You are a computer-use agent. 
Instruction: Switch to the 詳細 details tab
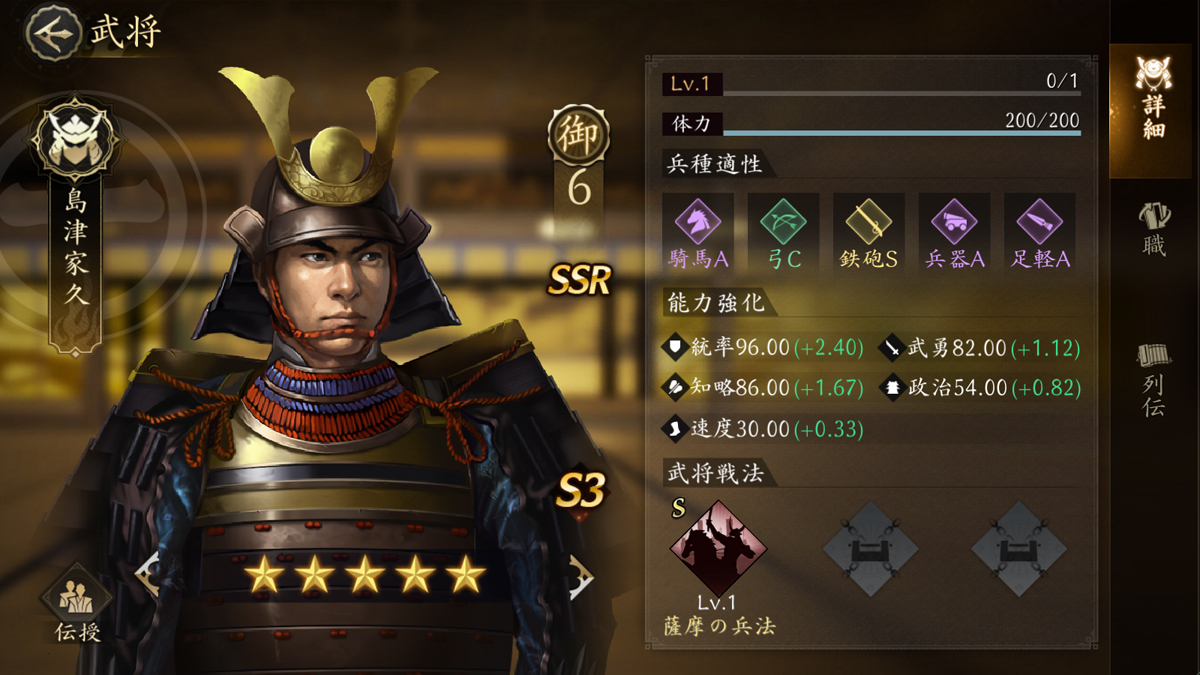pos(1153,98)
